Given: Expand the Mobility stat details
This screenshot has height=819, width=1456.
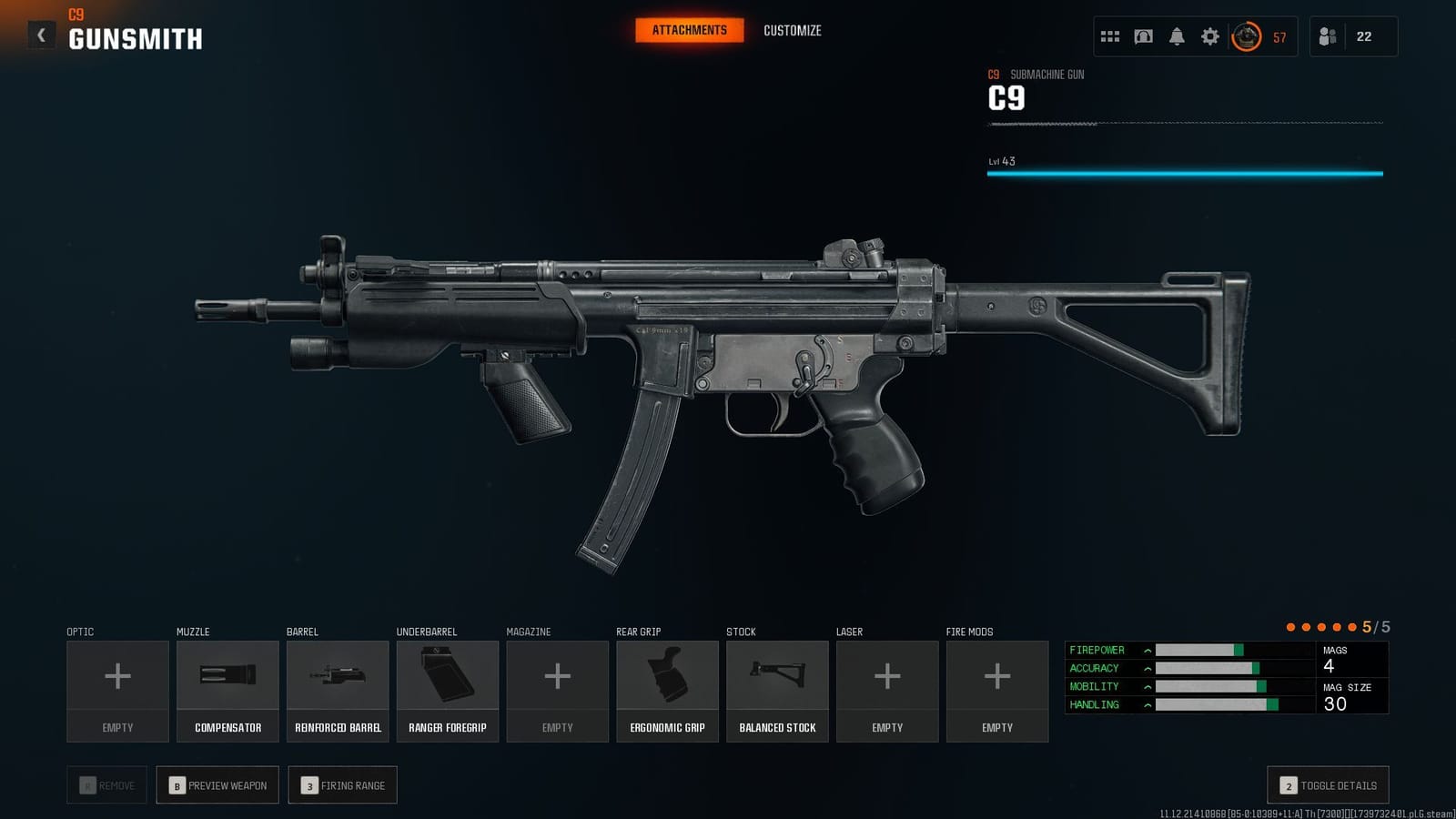Looking at the screenshot, I should (x=1147, y=686).
